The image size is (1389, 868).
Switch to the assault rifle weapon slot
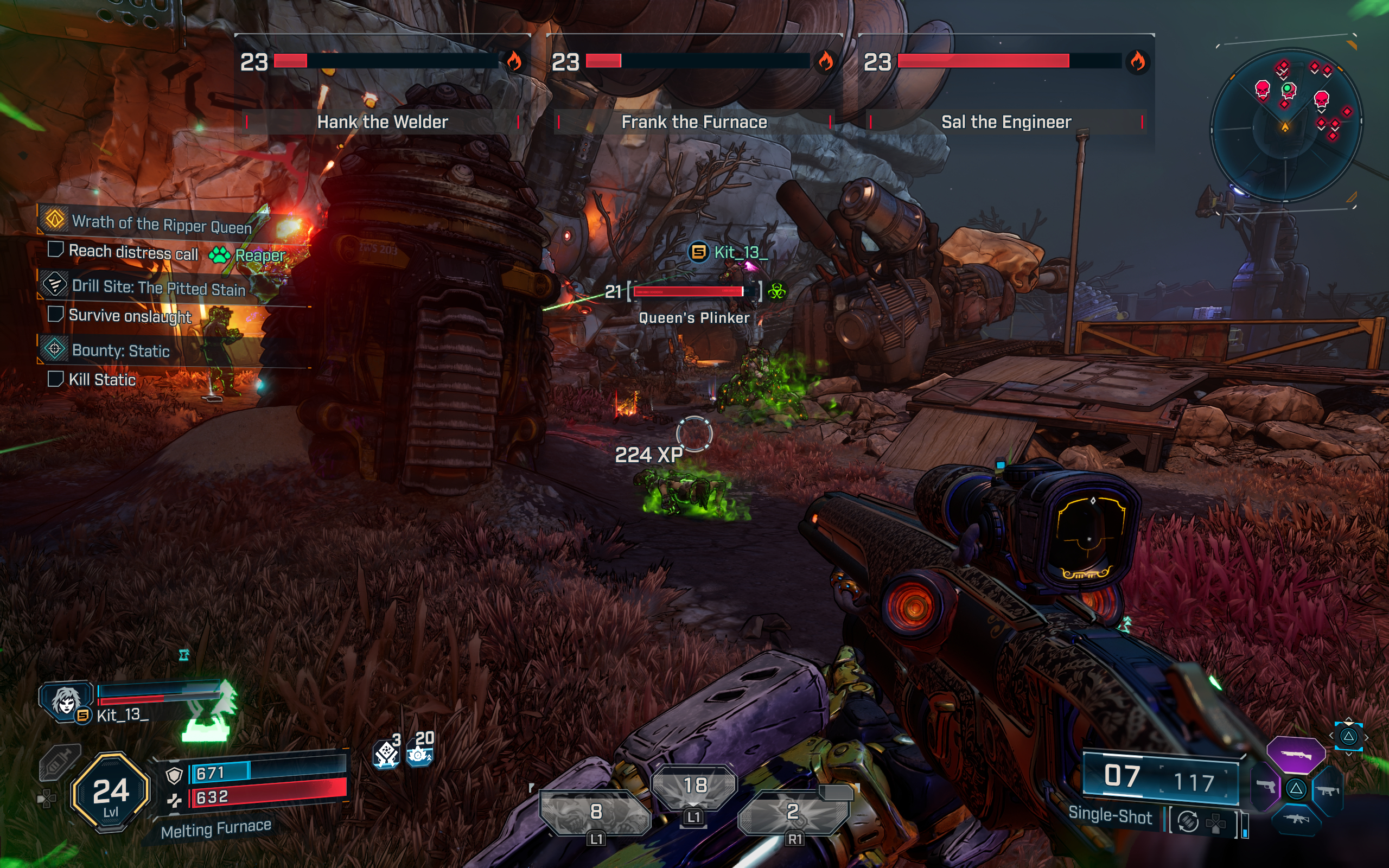1296,819
